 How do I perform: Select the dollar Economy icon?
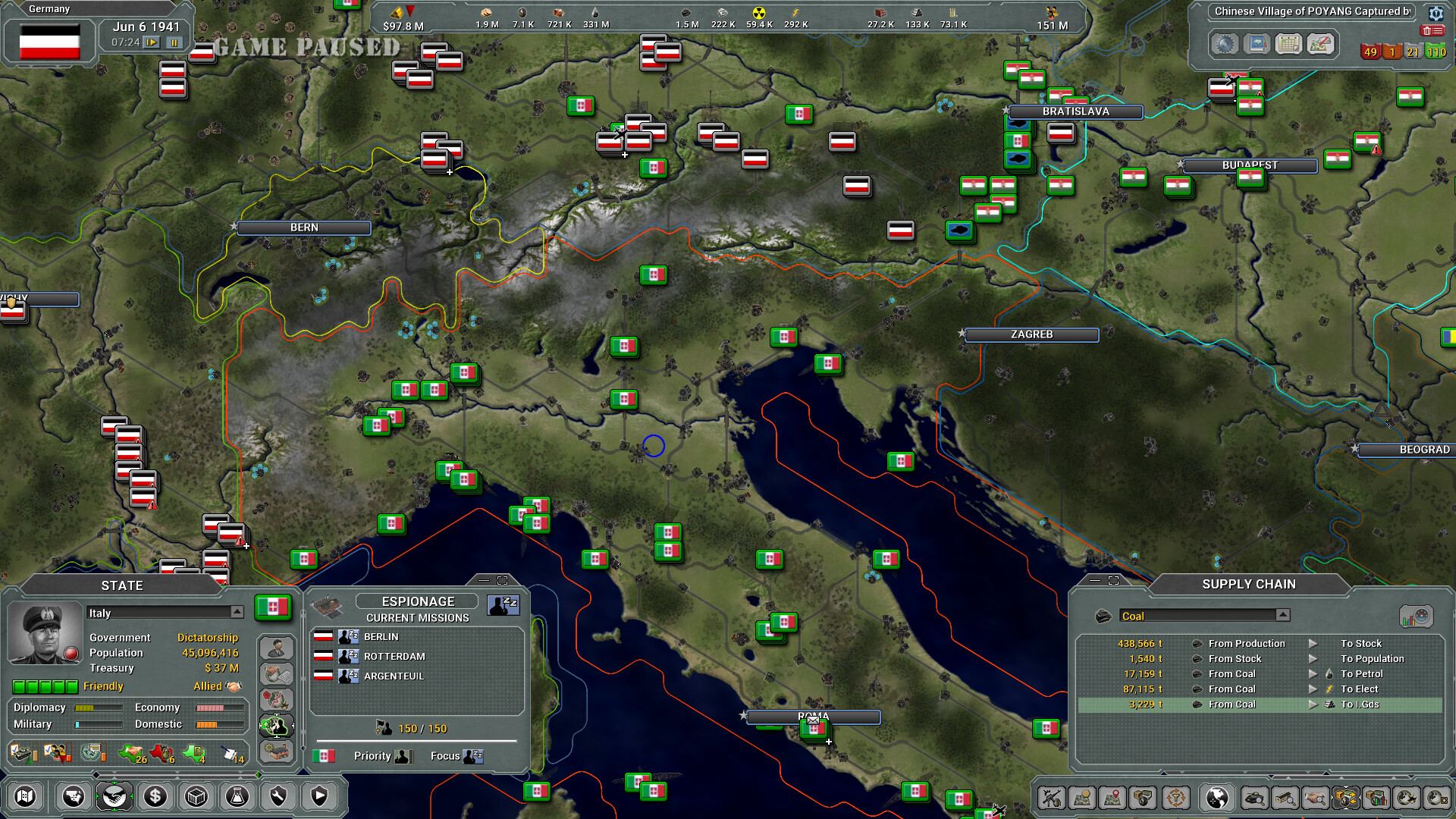155,797
